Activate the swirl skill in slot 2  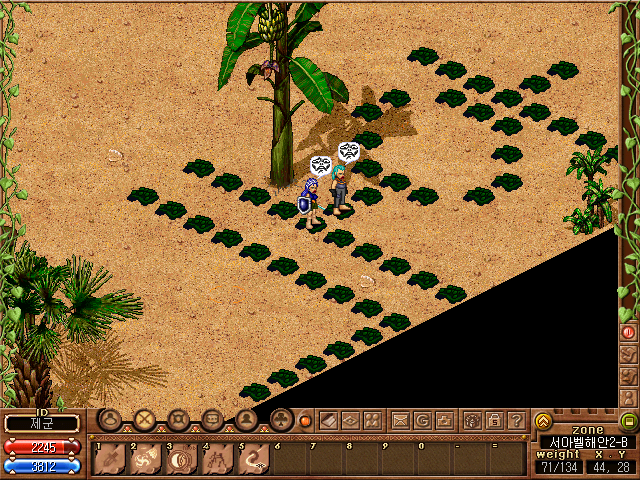(x=146, y=458)
